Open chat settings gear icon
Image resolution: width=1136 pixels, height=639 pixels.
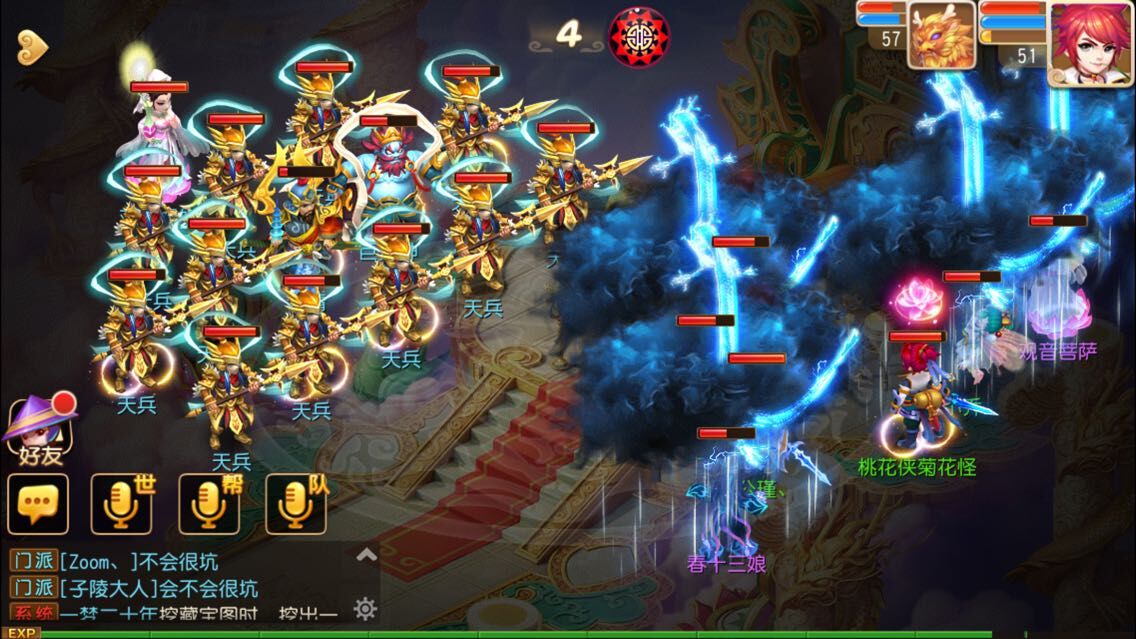(366, 608)
